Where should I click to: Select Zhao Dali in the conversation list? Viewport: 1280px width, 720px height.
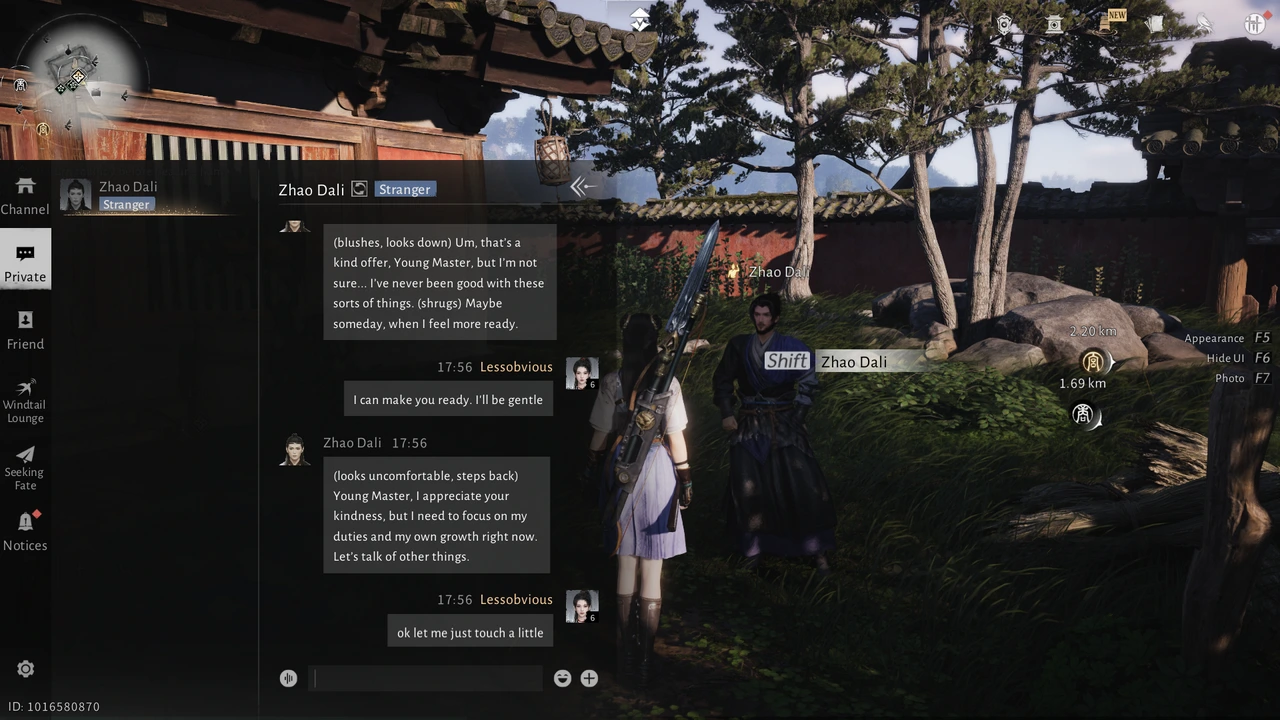[130, 195]
